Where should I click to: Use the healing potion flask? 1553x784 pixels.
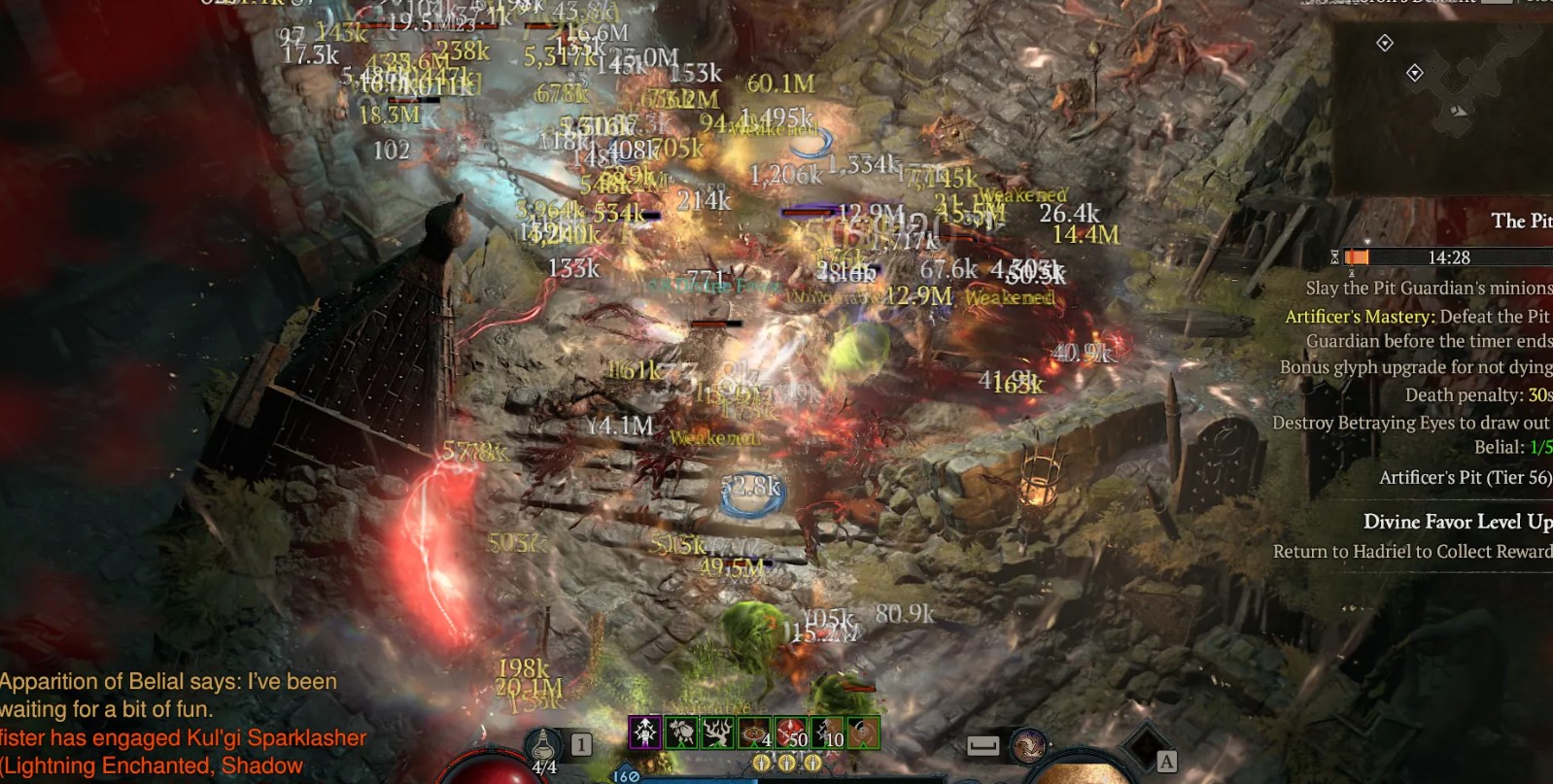pos(542,746)
